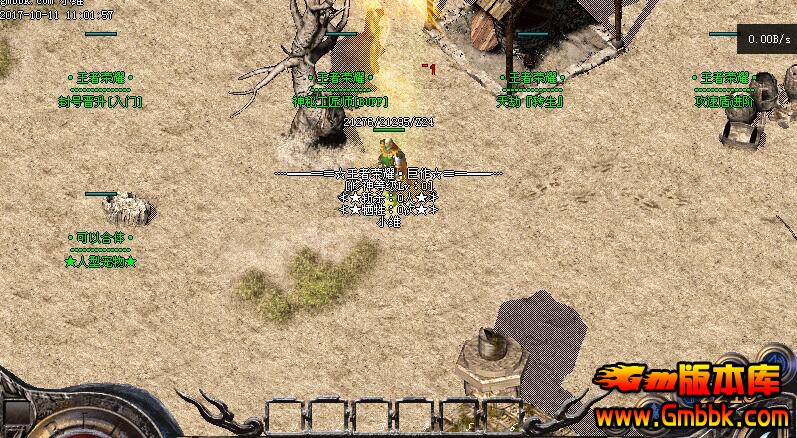This screenshot has height=438, width=797.
Task: Click the small dark square button on the HUD frame
Action: 17,411
